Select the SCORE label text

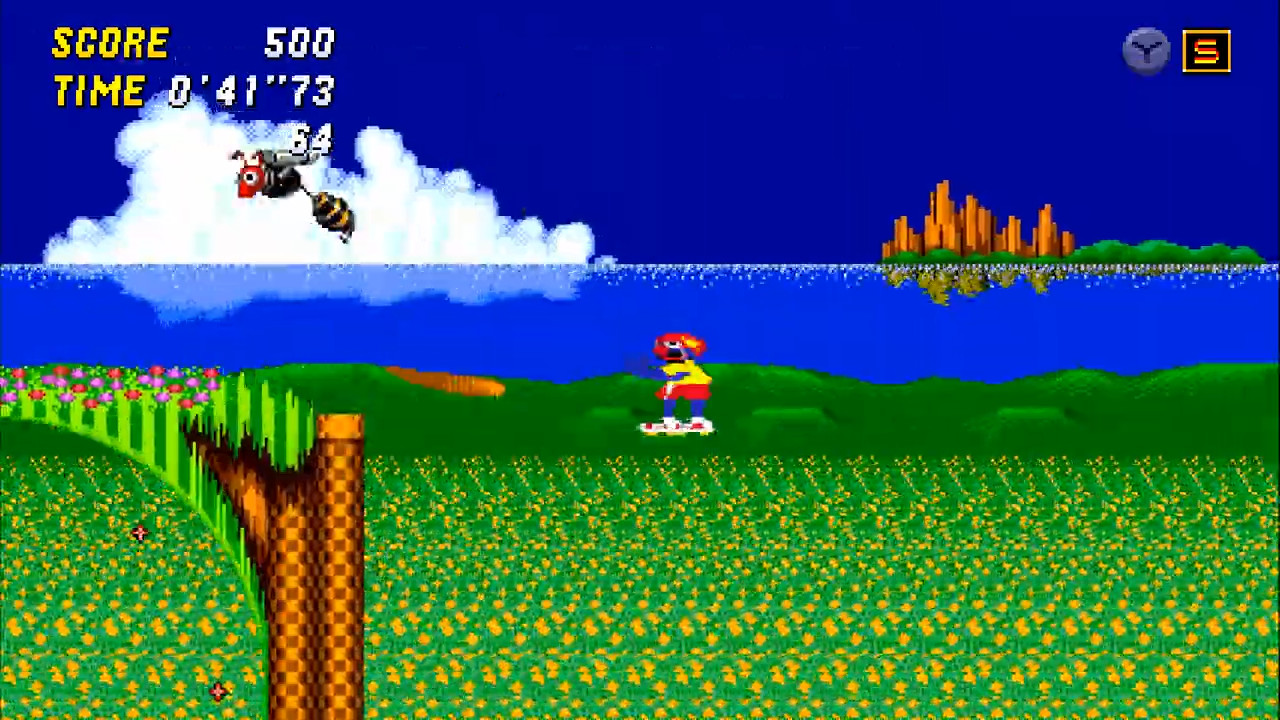pyautogui.click(x=110, y=43)
